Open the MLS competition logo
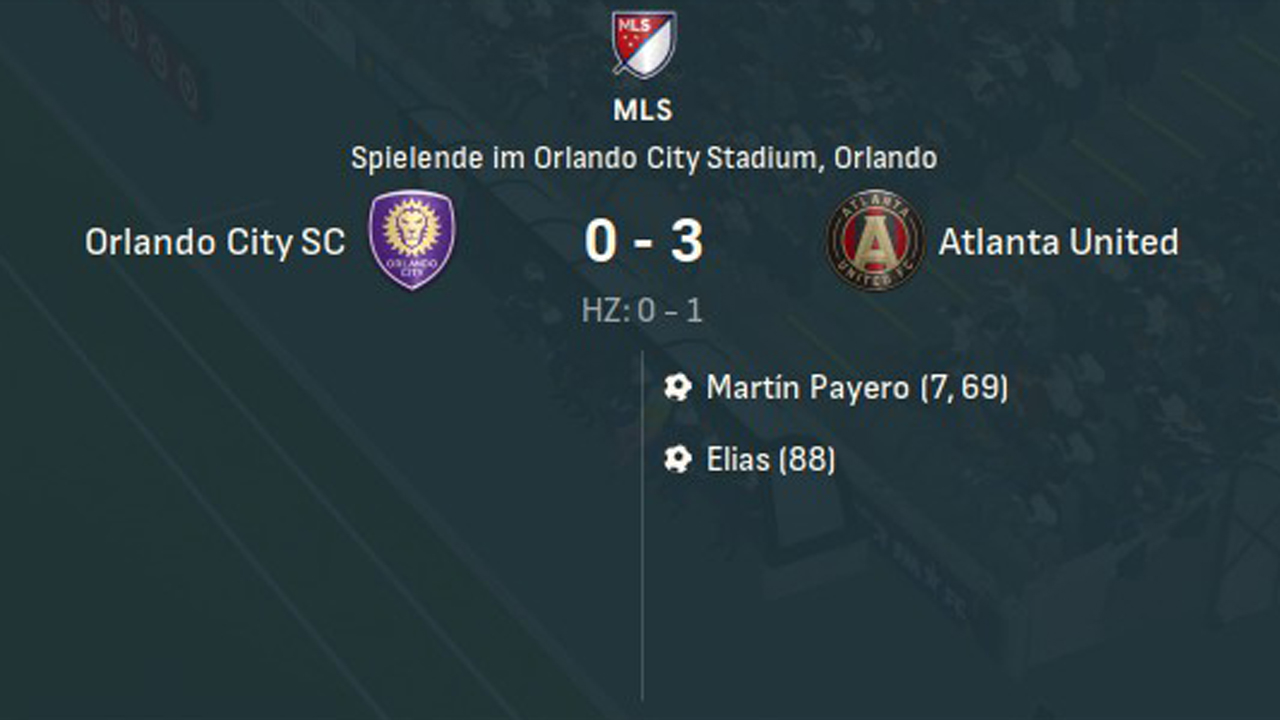1280x720 pixels. pyautogui.click(x=644, y=44)
